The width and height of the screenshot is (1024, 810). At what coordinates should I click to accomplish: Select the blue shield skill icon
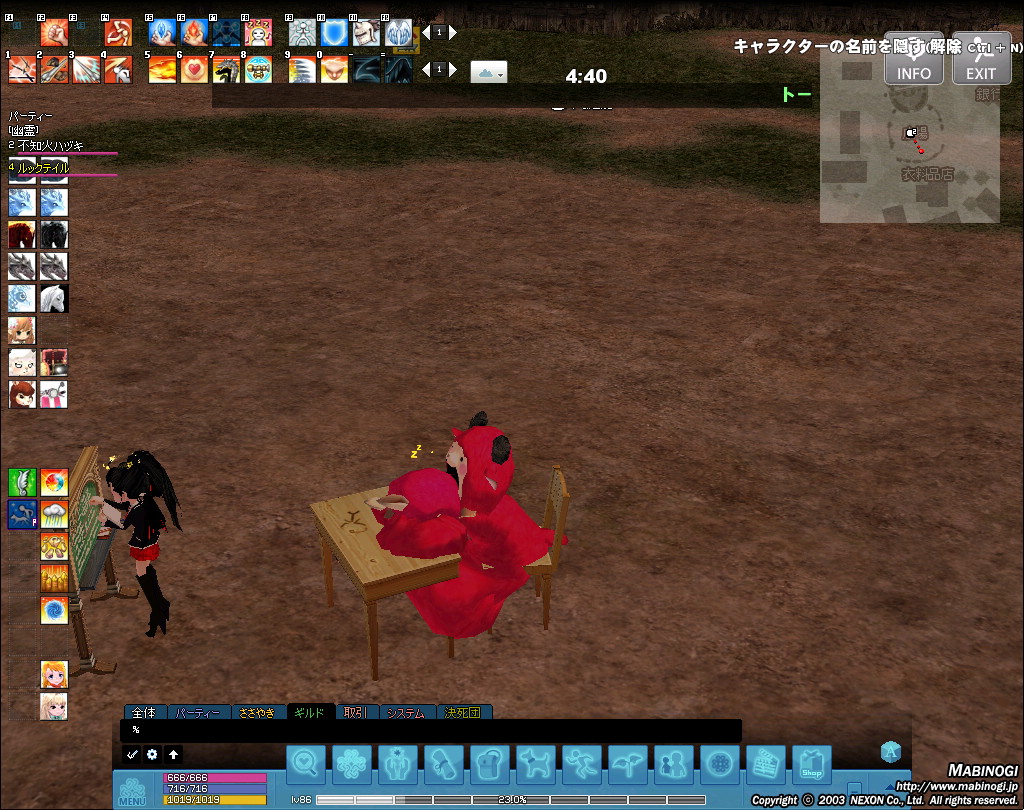334,32
